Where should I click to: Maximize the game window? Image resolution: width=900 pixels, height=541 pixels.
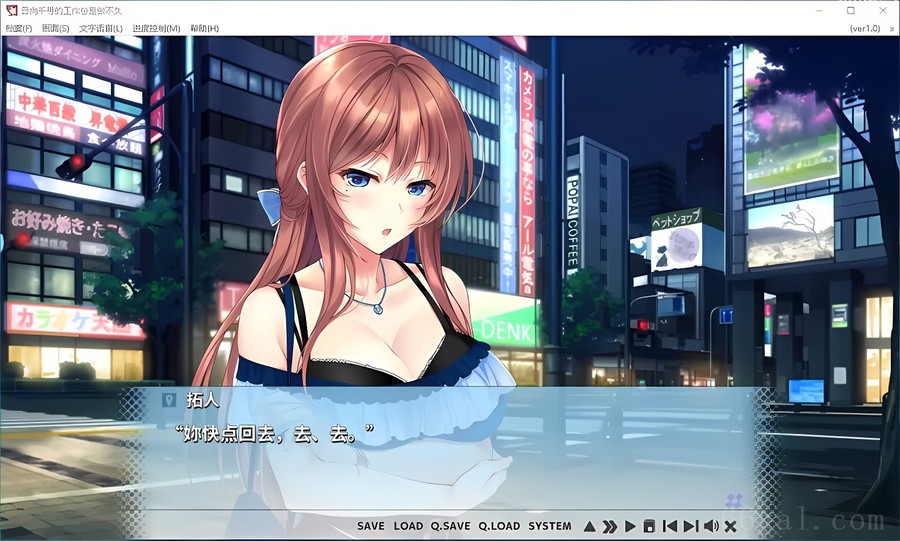[851, 10]
